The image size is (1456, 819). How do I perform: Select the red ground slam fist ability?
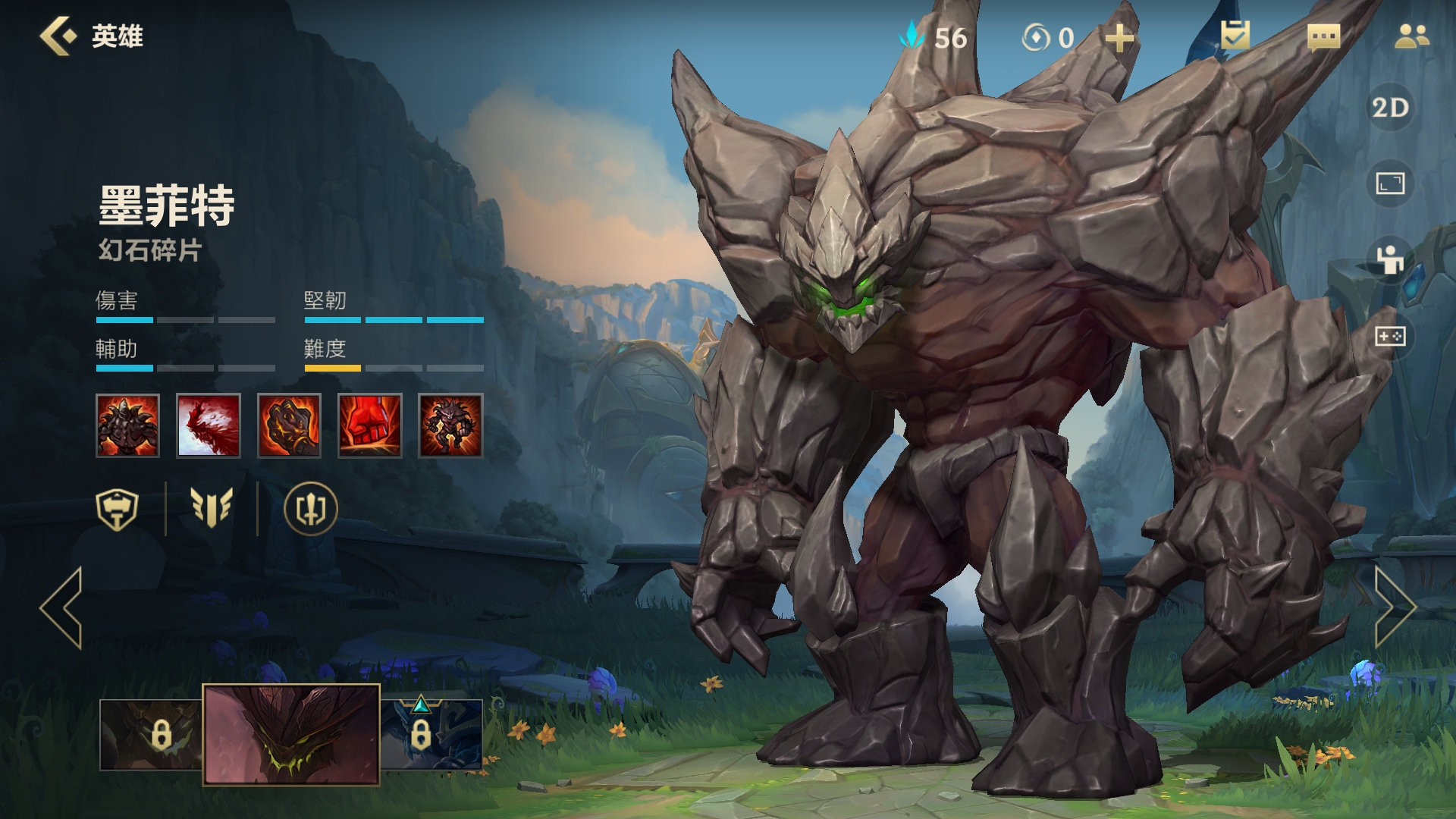(x=370, y=425)
